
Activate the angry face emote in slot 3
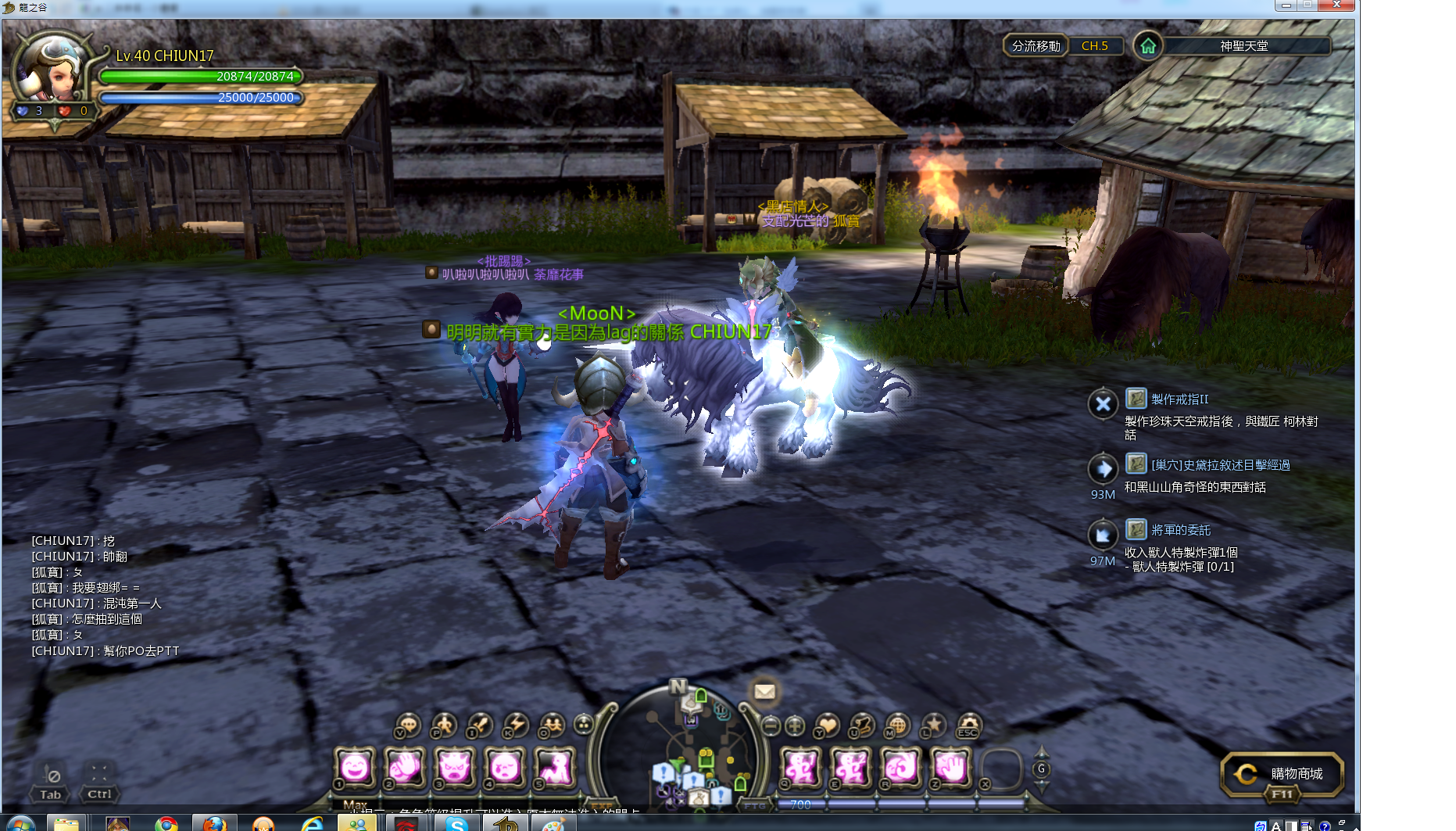pos(455,767)
